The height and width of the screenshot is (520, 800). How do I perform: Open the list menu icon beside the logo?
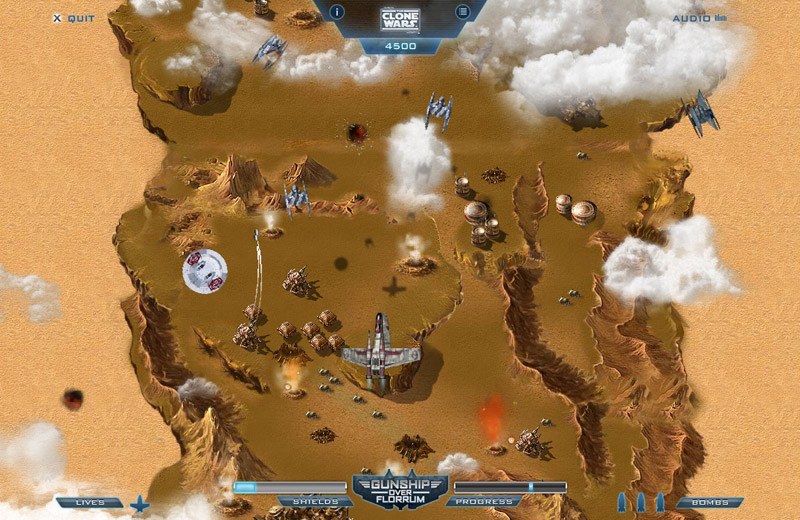(462, 12)
